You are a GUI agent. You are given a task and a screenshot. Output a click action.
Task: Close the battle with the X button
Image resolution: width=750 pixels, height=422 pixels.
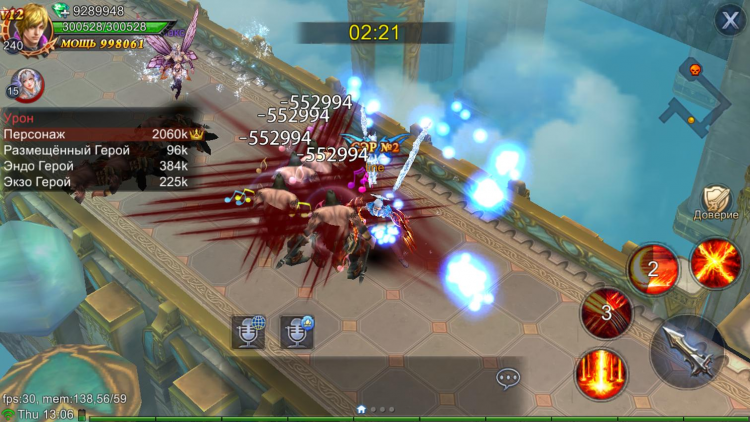click(x=731, y=21)
